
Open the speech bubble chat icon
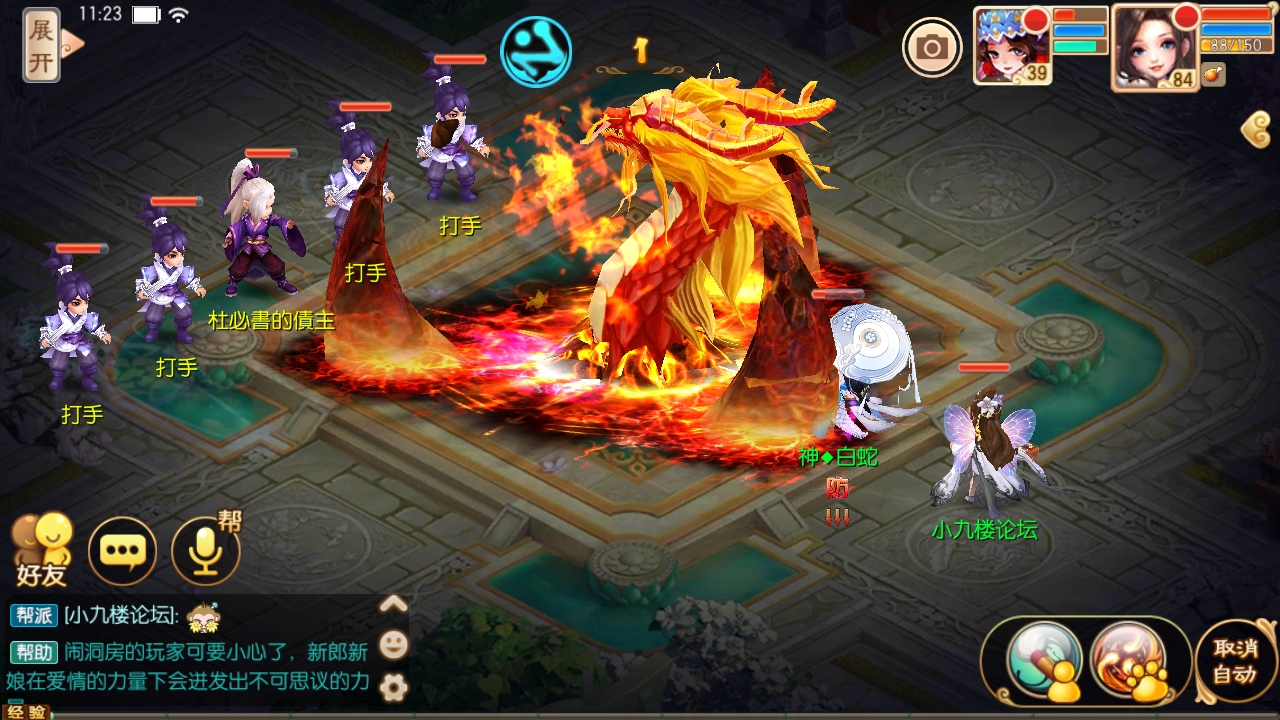pos(122,551)
